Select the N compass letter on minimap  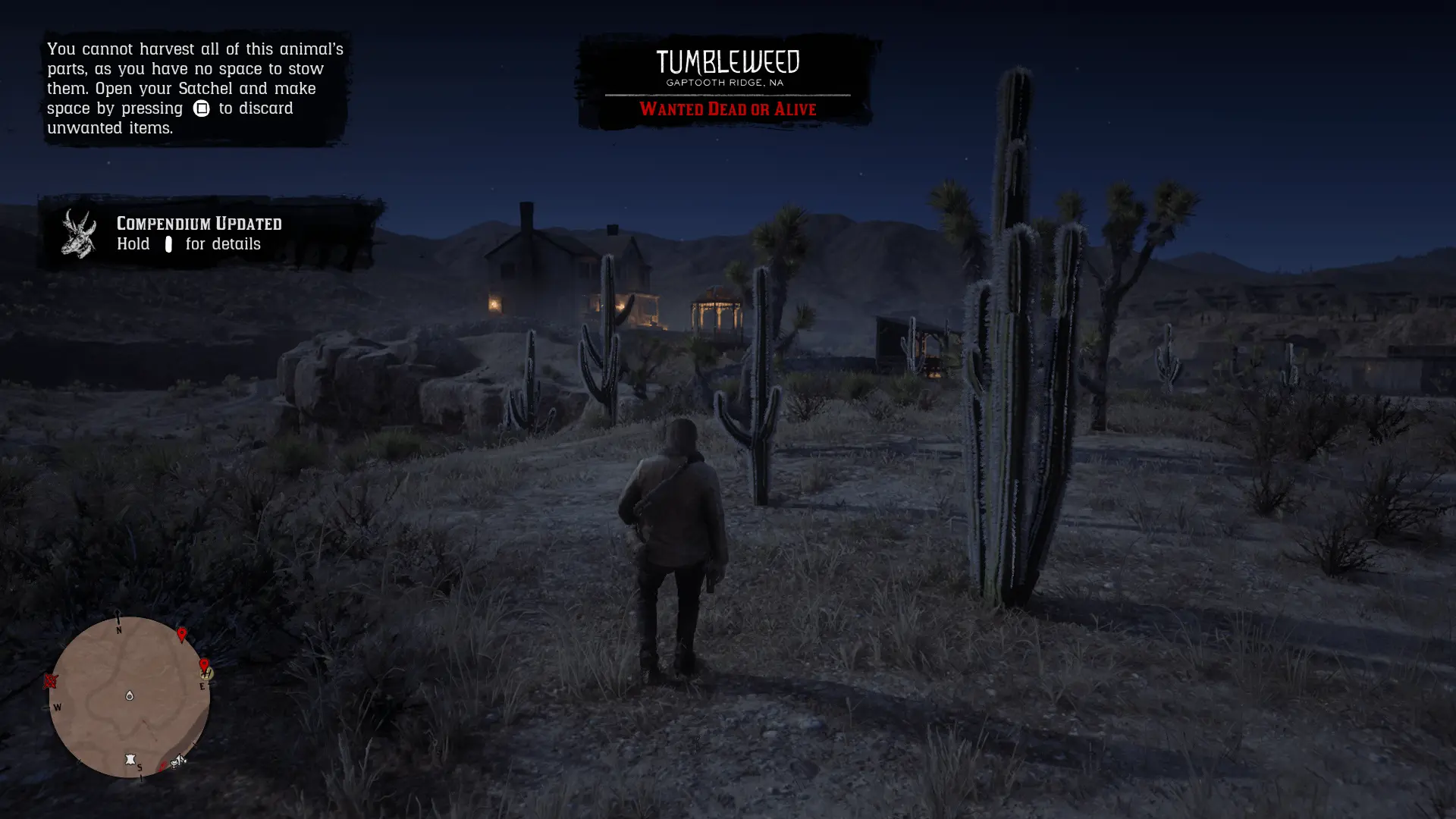tap(119, 630)
